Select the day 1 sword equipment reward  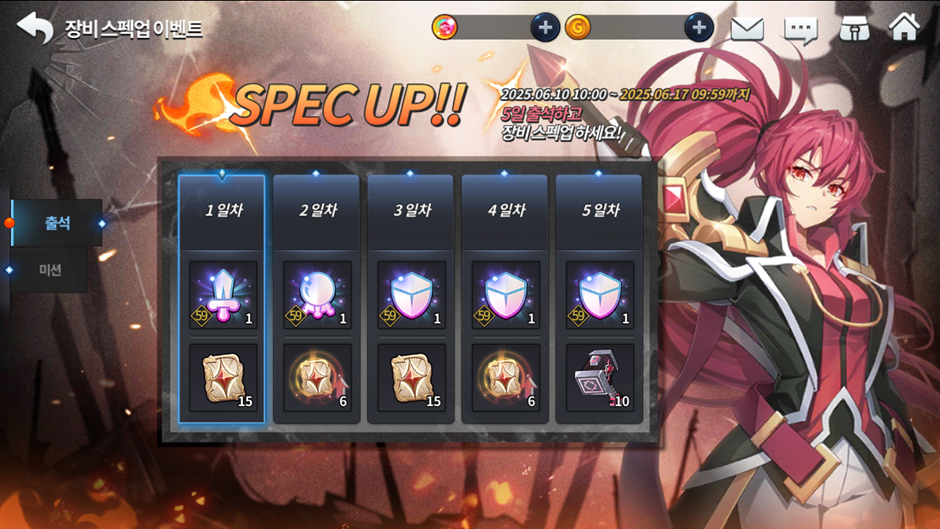click(x=223, y=295)
